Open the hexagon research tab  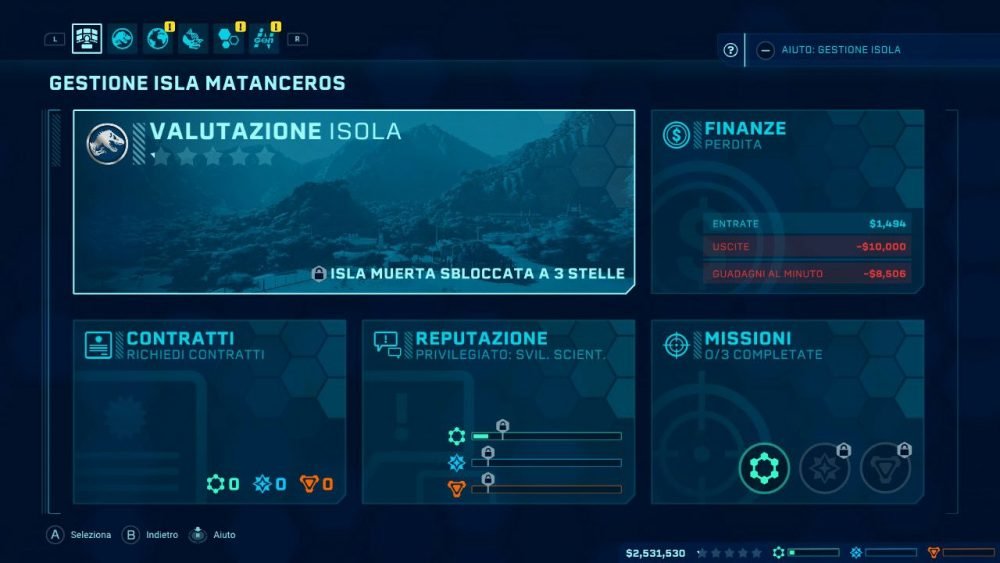[x=228, y=39]
